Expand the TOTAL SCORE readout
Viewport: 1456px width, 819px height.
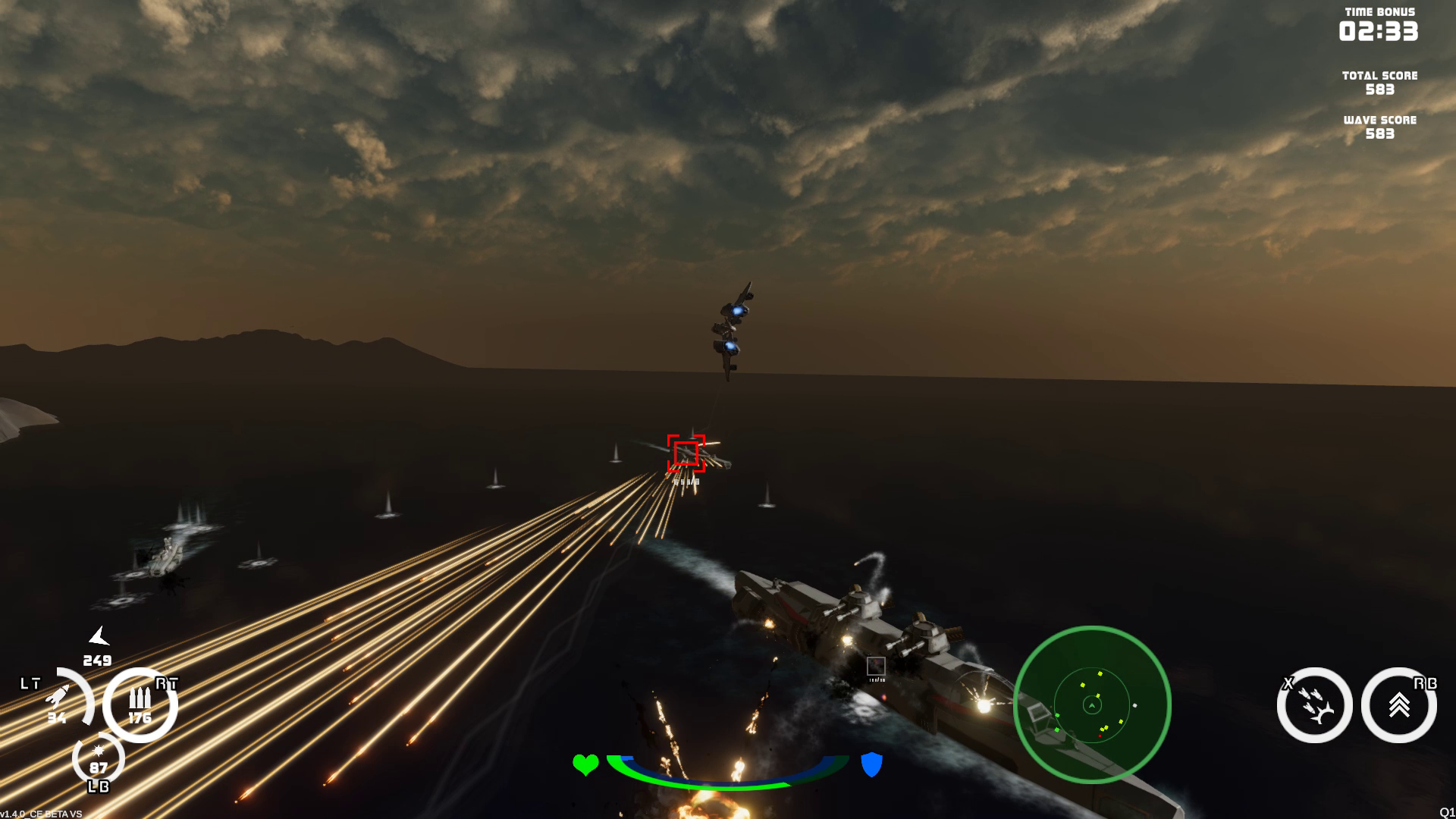pos(1379,82)
